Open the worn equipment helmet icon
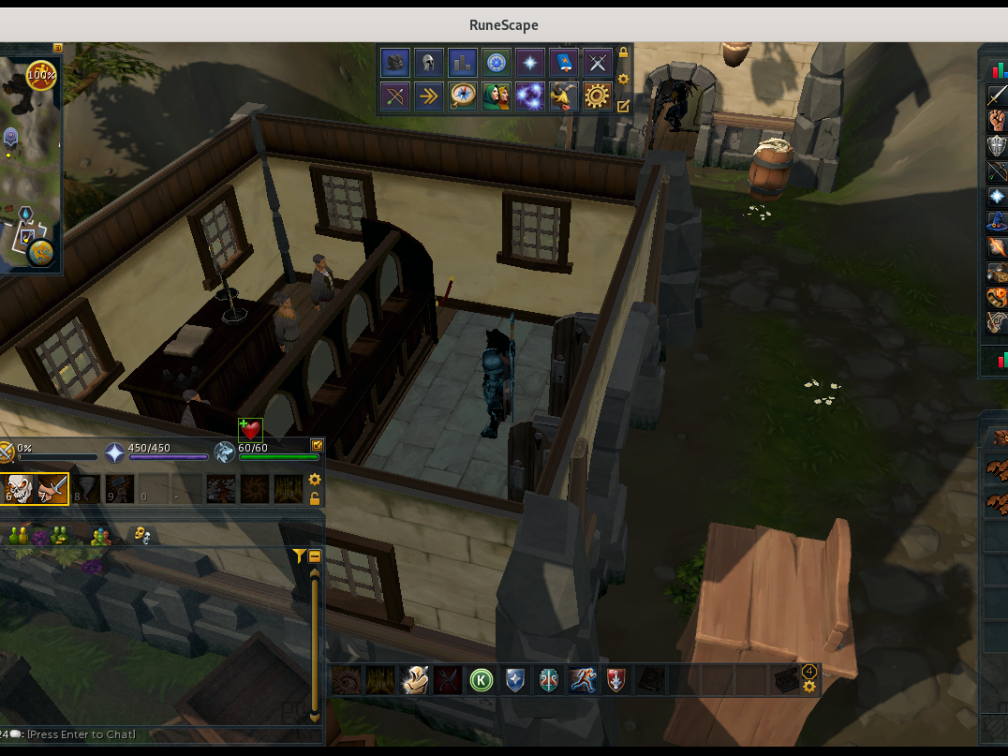Viewport: 1008px width, 756px height. 429,62
